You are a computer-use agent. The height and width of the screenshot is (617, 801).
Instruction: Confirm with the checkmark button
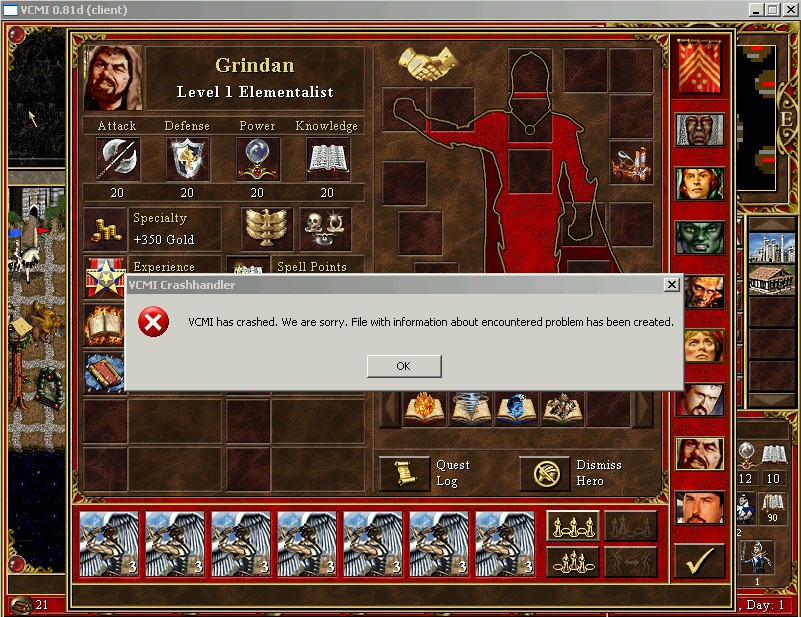click(x=699, y=561)
